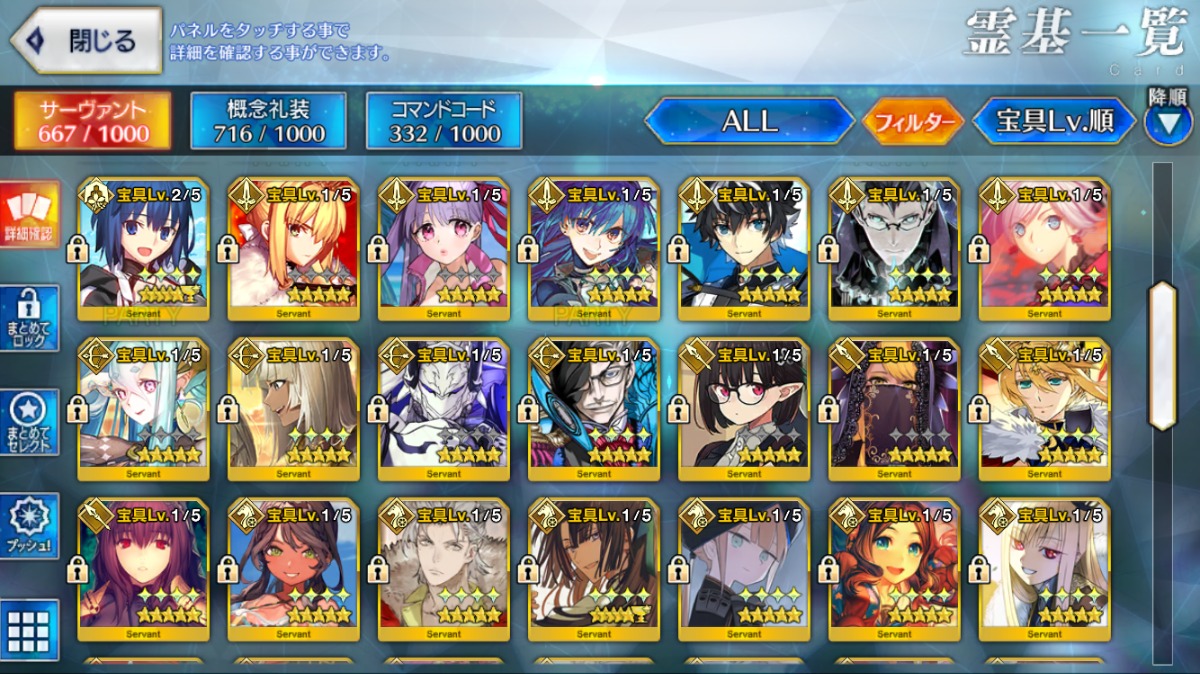Select the servant card with 宝具Lv.2/5
1200x674 pixels.
pyautogui.click(x=144, y=248)
